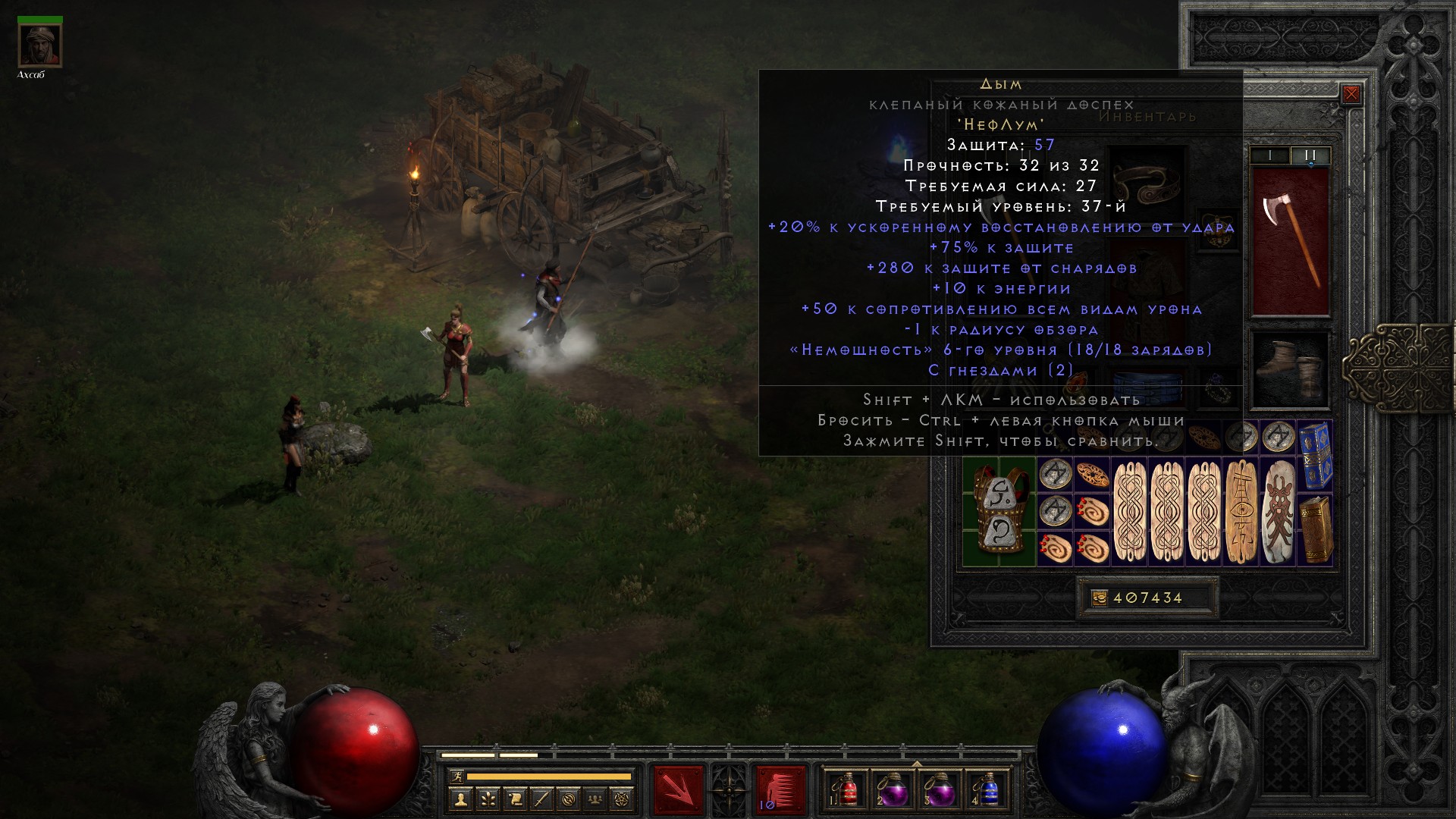Select the equipped axe weapon slot
Viewport: 1456px width, 819px height.
pos(1290,241)
